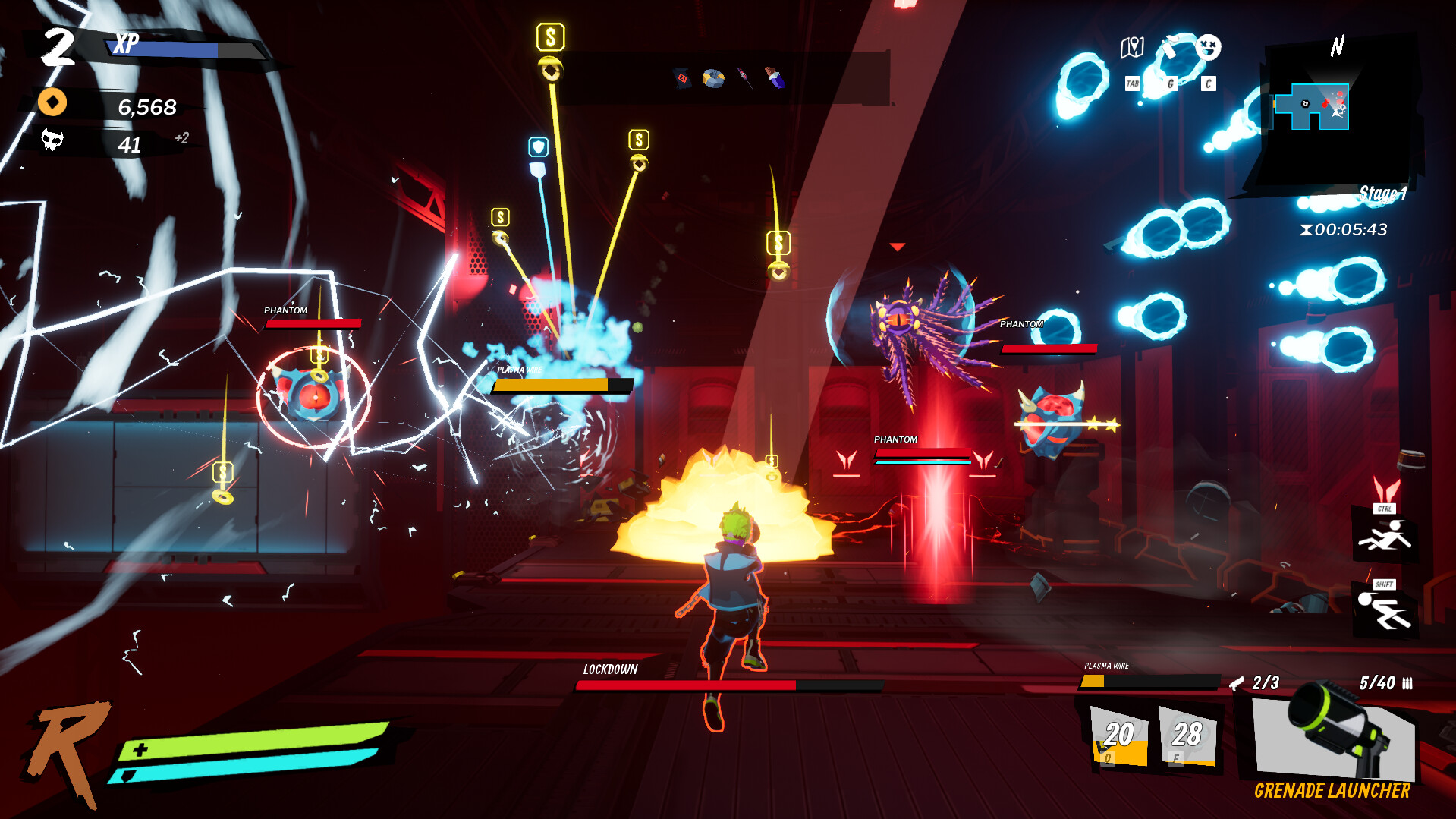Screen dimensions: 1456x819
Task: Pick the donut consumable icon
Action: pyautogui.click(x=713, y=77)
